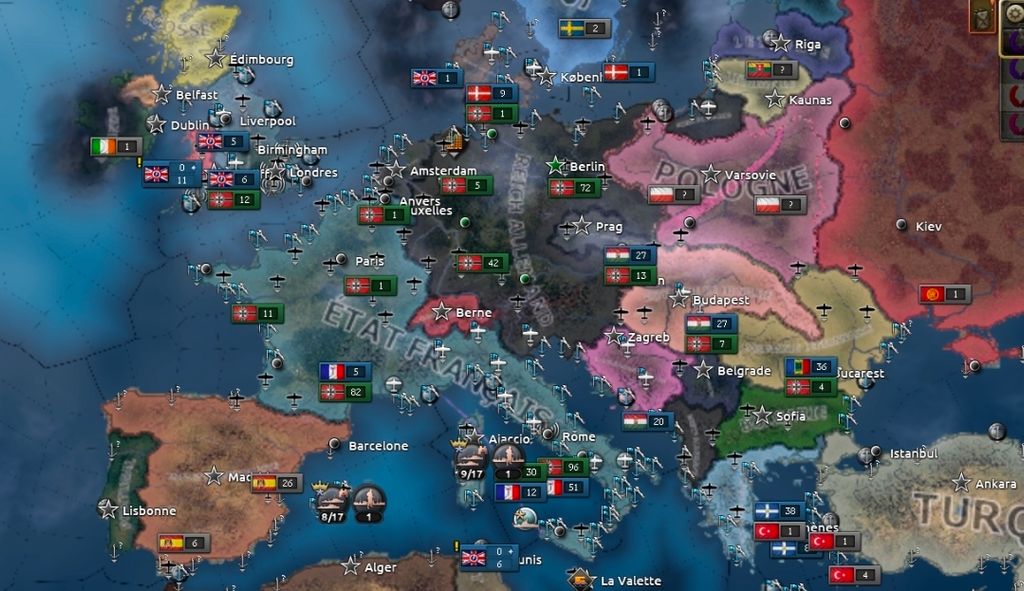Choose the French army counter showing 5
This screenshot has width=1024, height=591.
pyautogui.click(x=345, y=371)
